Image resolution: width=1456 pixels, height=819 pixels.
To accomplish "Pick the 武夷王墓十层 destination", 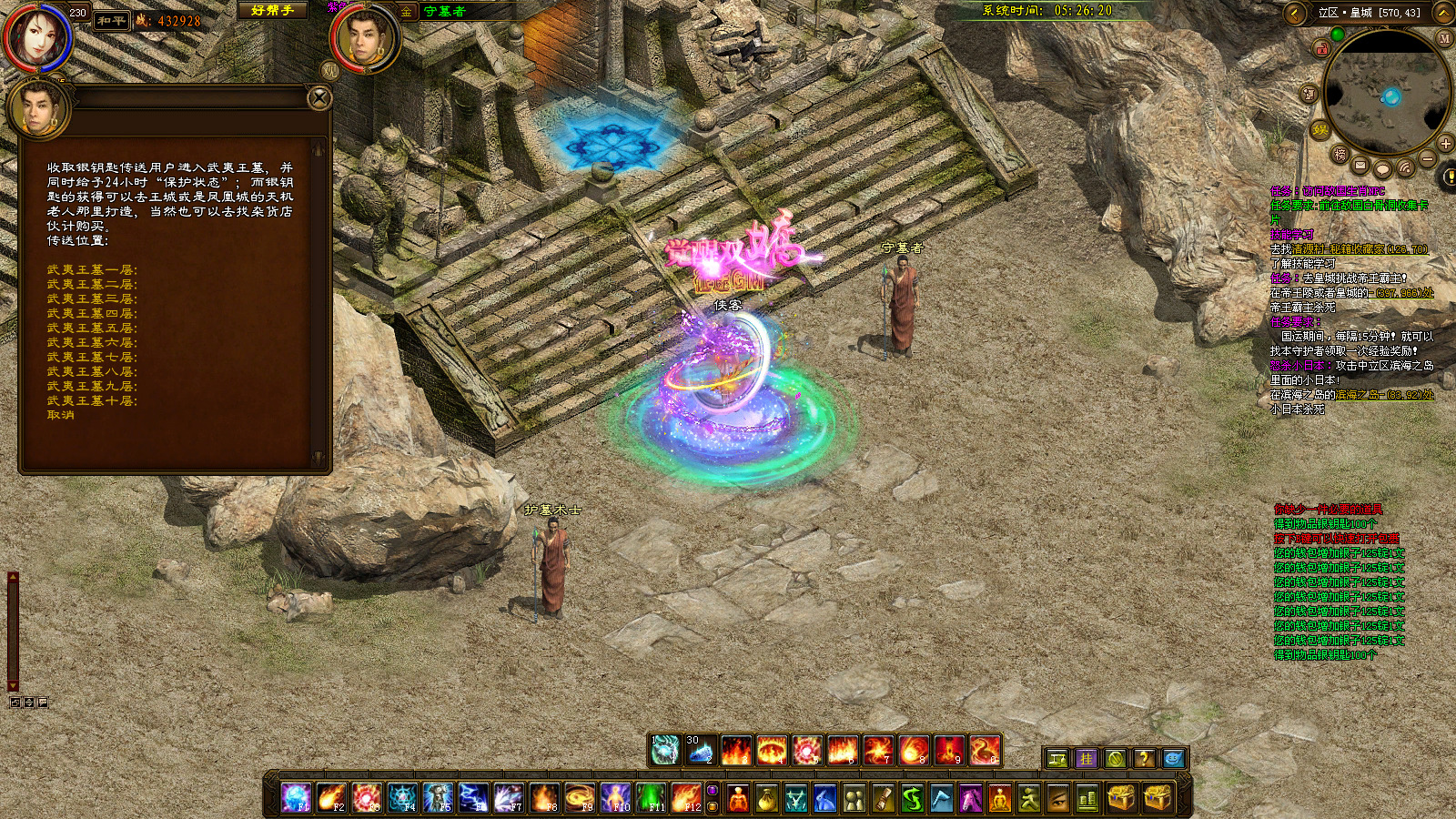I will [92, 401].
